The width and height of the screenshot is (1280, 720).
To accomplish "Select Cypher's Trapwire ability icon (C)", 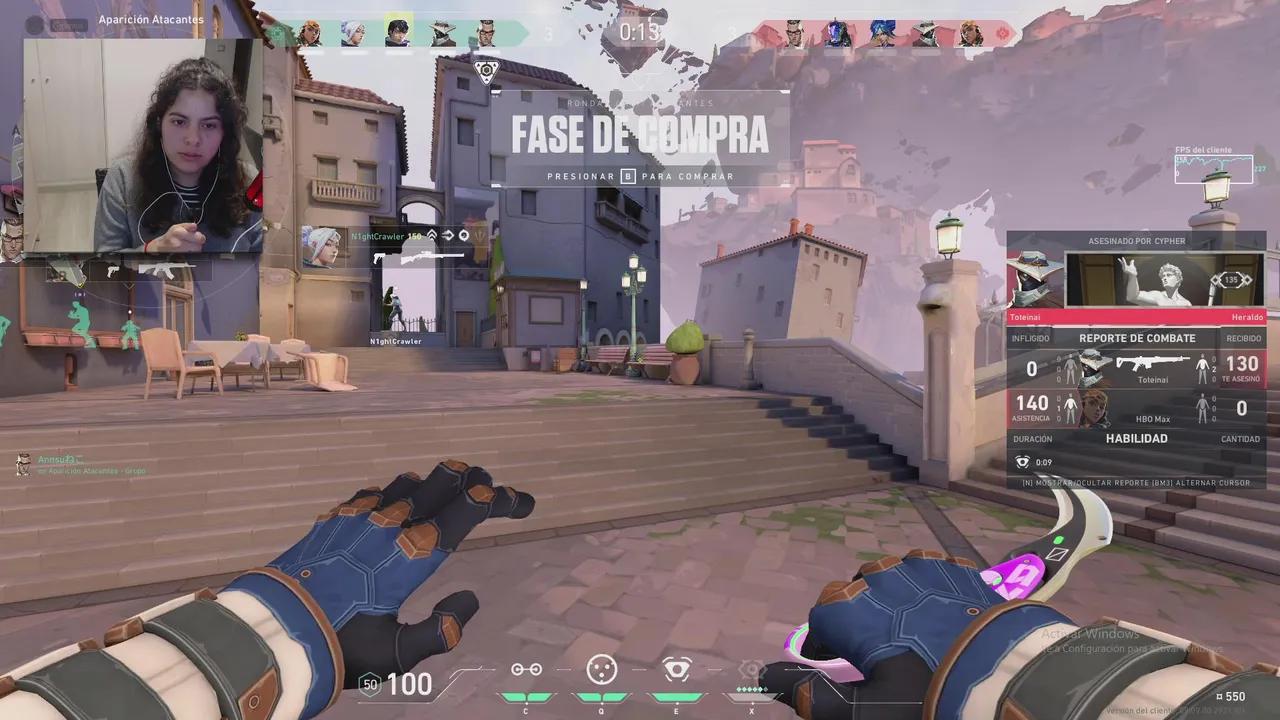I will tap(526, 670).
